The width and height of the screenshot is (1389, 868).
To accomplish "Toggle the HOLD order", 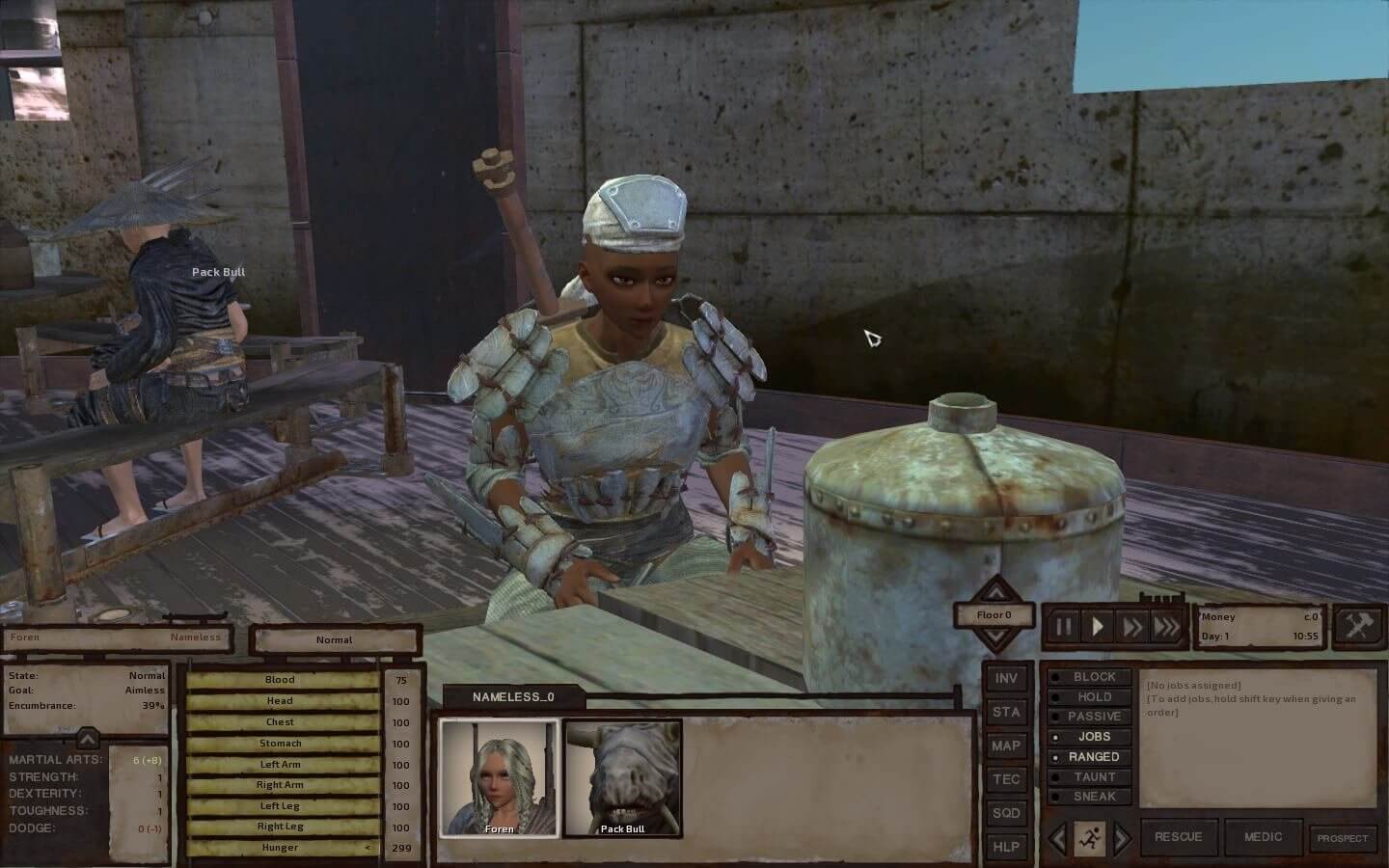I will tap(1094, 697).
